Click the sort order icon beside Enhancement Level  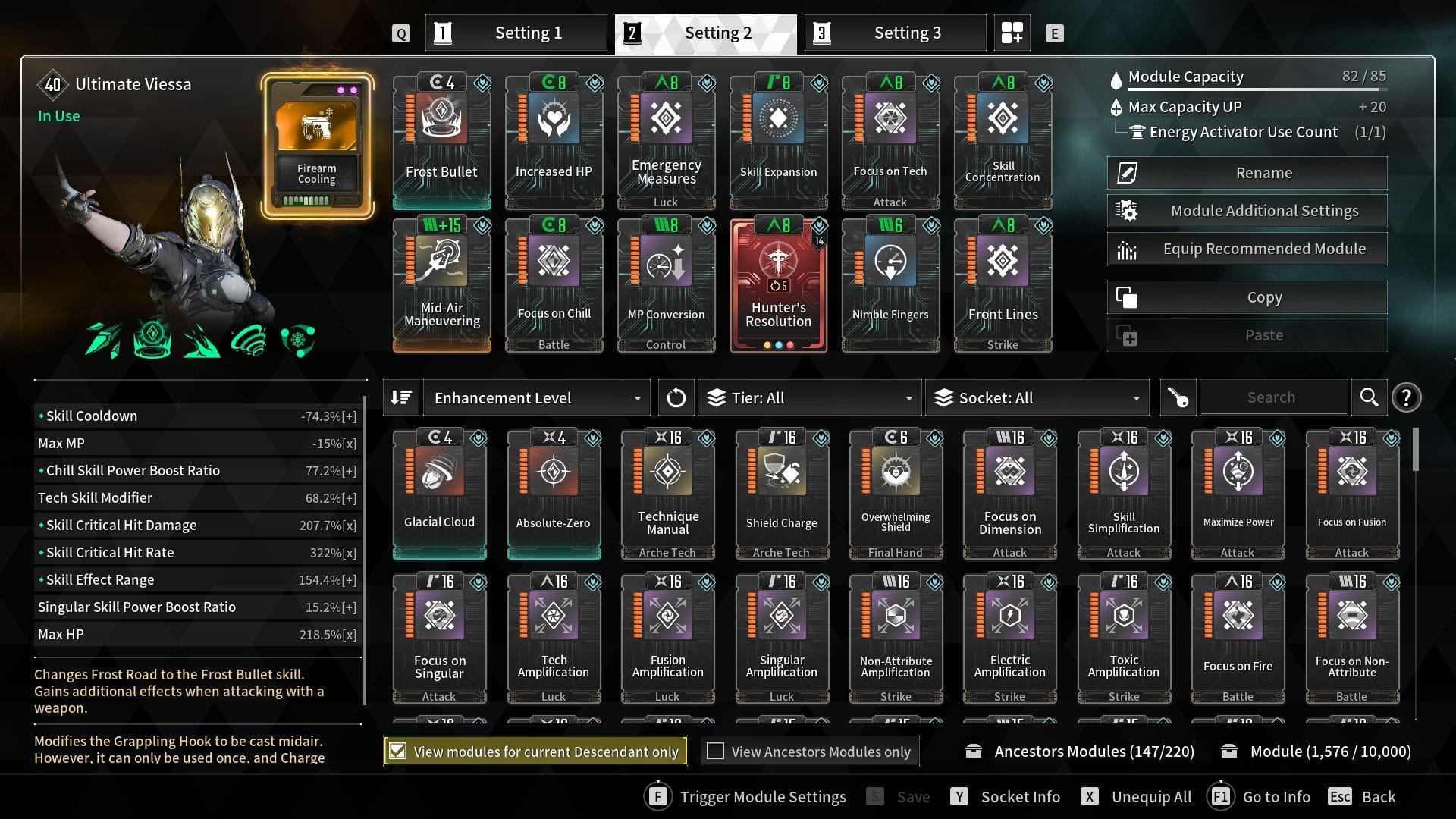point(401,397)
